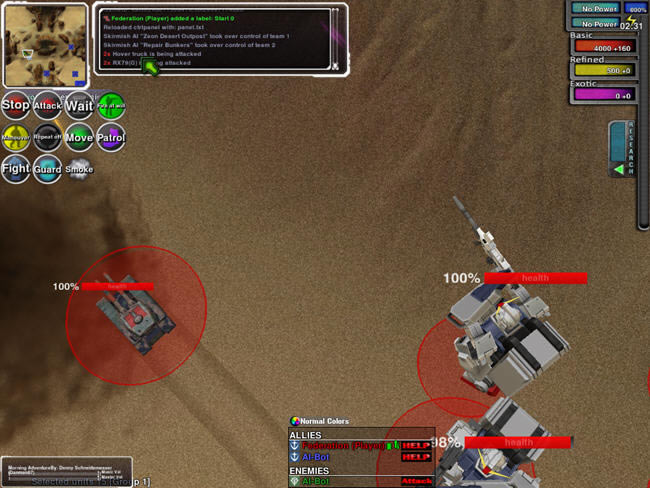Select the Attack command button

coord(47,104)
